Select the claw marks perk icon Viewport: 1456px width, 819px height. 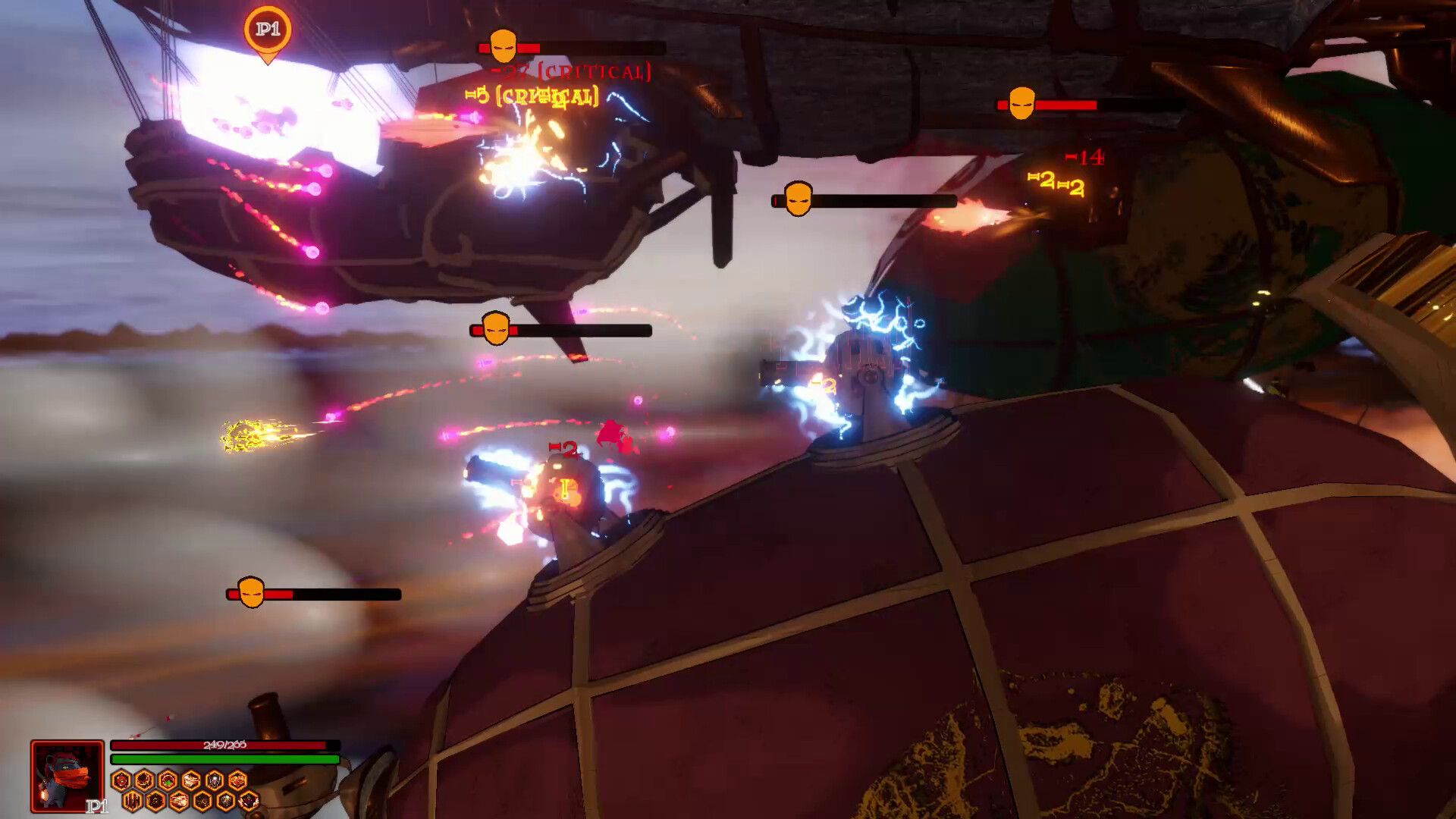tap(133, 801)
